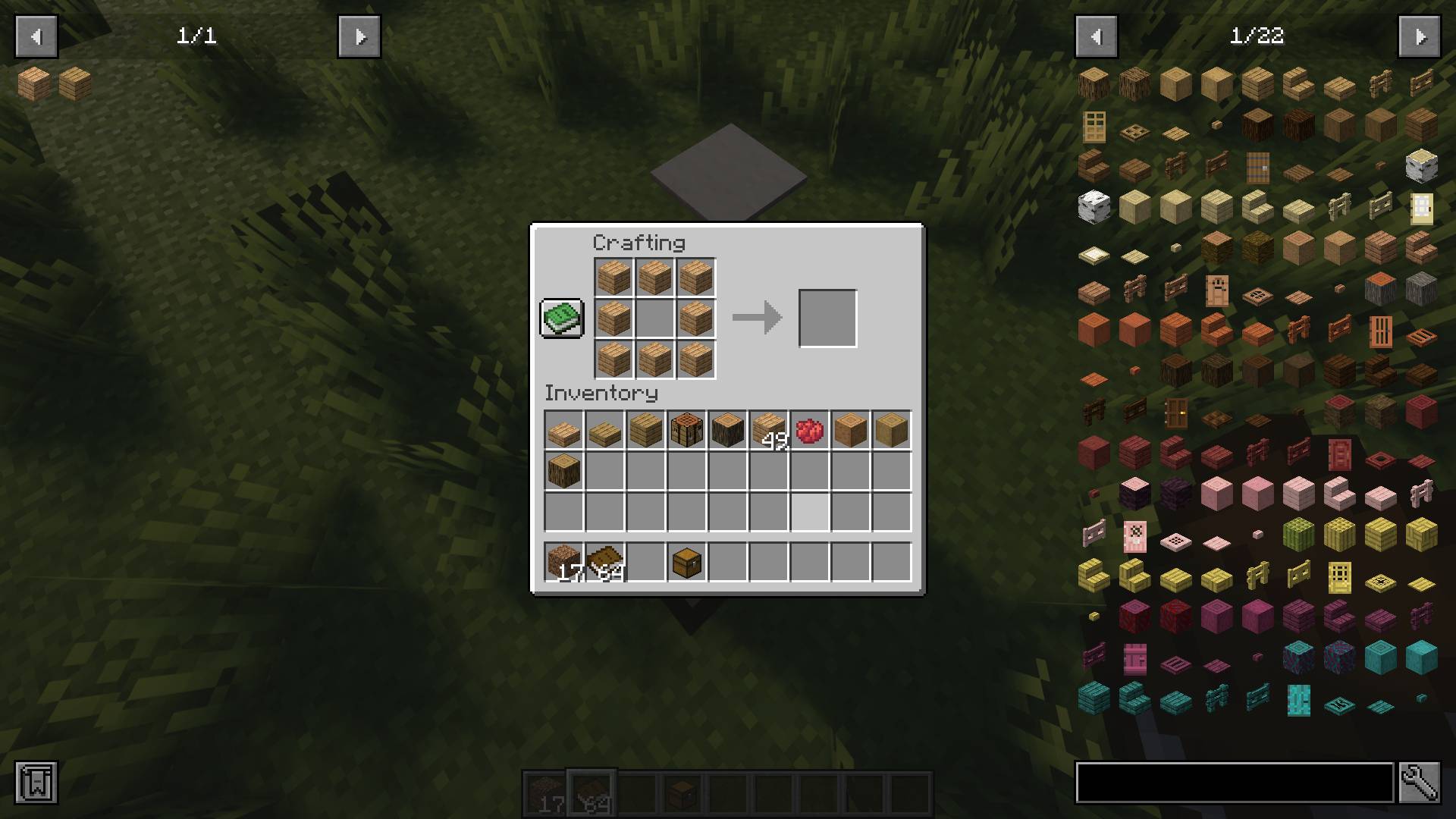Select the white birch door in the JEI item list
The image size is (1456, 819).
click(x=1420, y=207)
